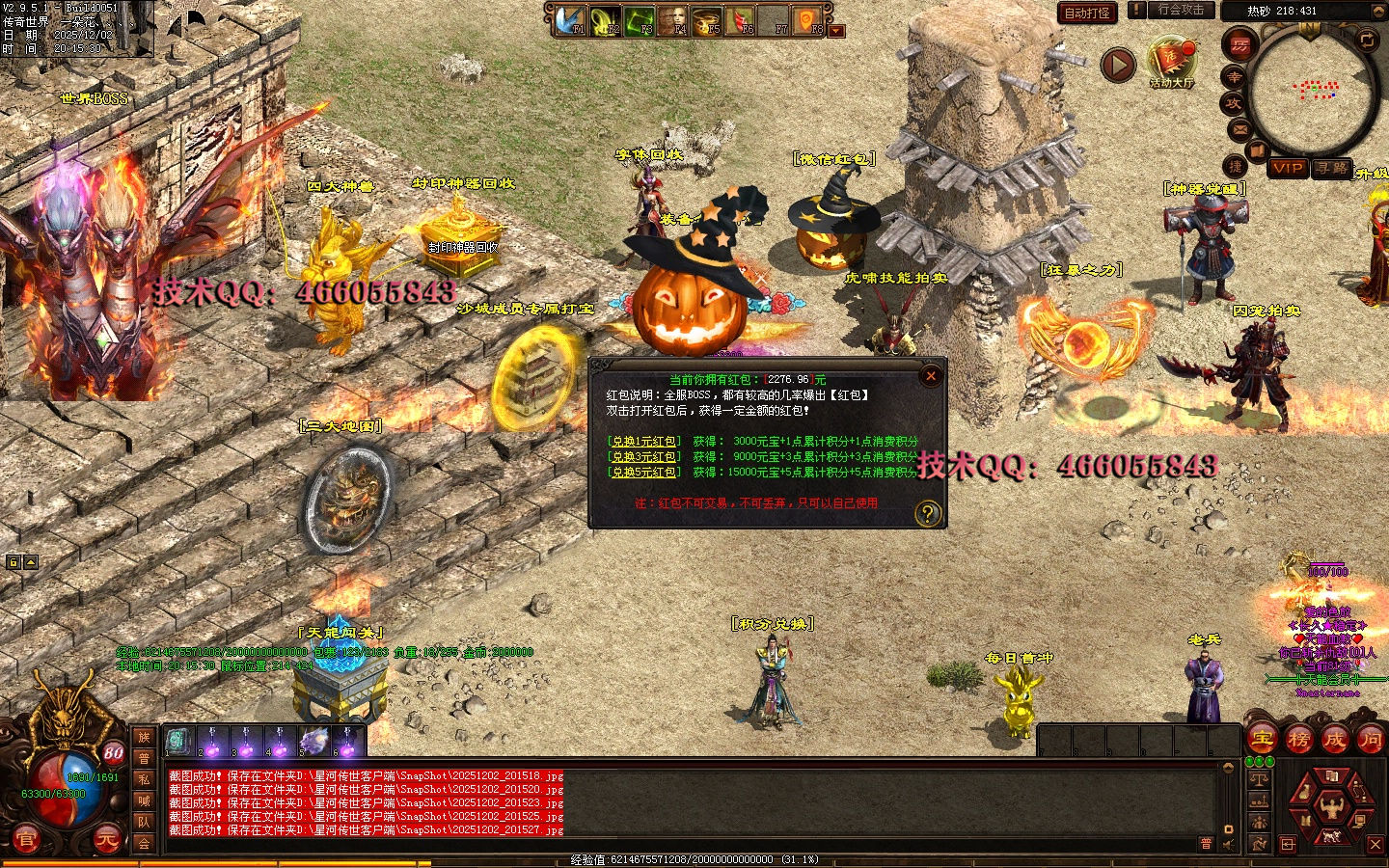This screenshot has height=868, width=1389.
Task: Close the red packet dialog
Action: pyautogui.click(x=931, y=376)
